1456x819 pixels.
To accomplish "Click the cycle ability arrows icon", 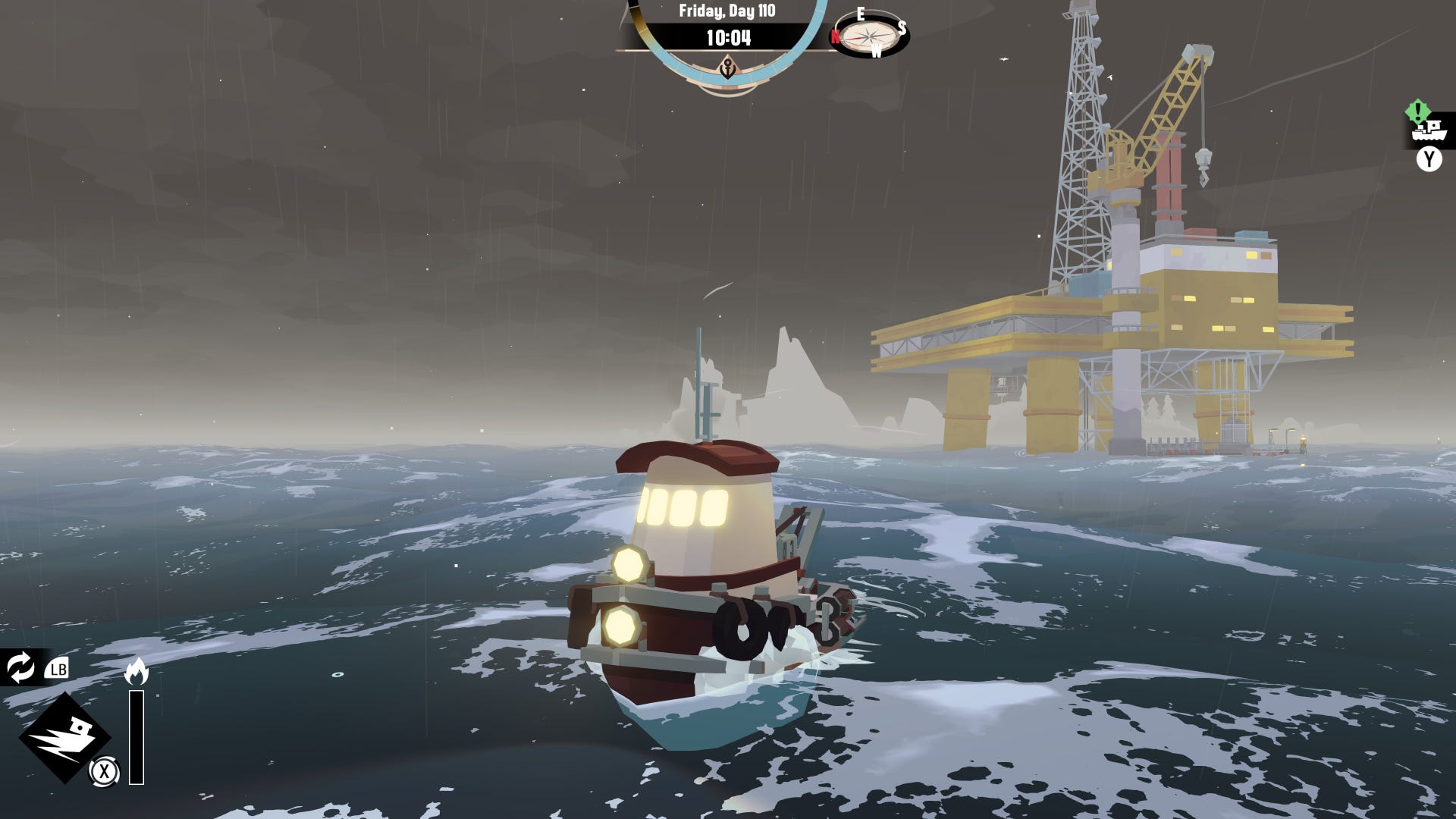I will [20, 668].
